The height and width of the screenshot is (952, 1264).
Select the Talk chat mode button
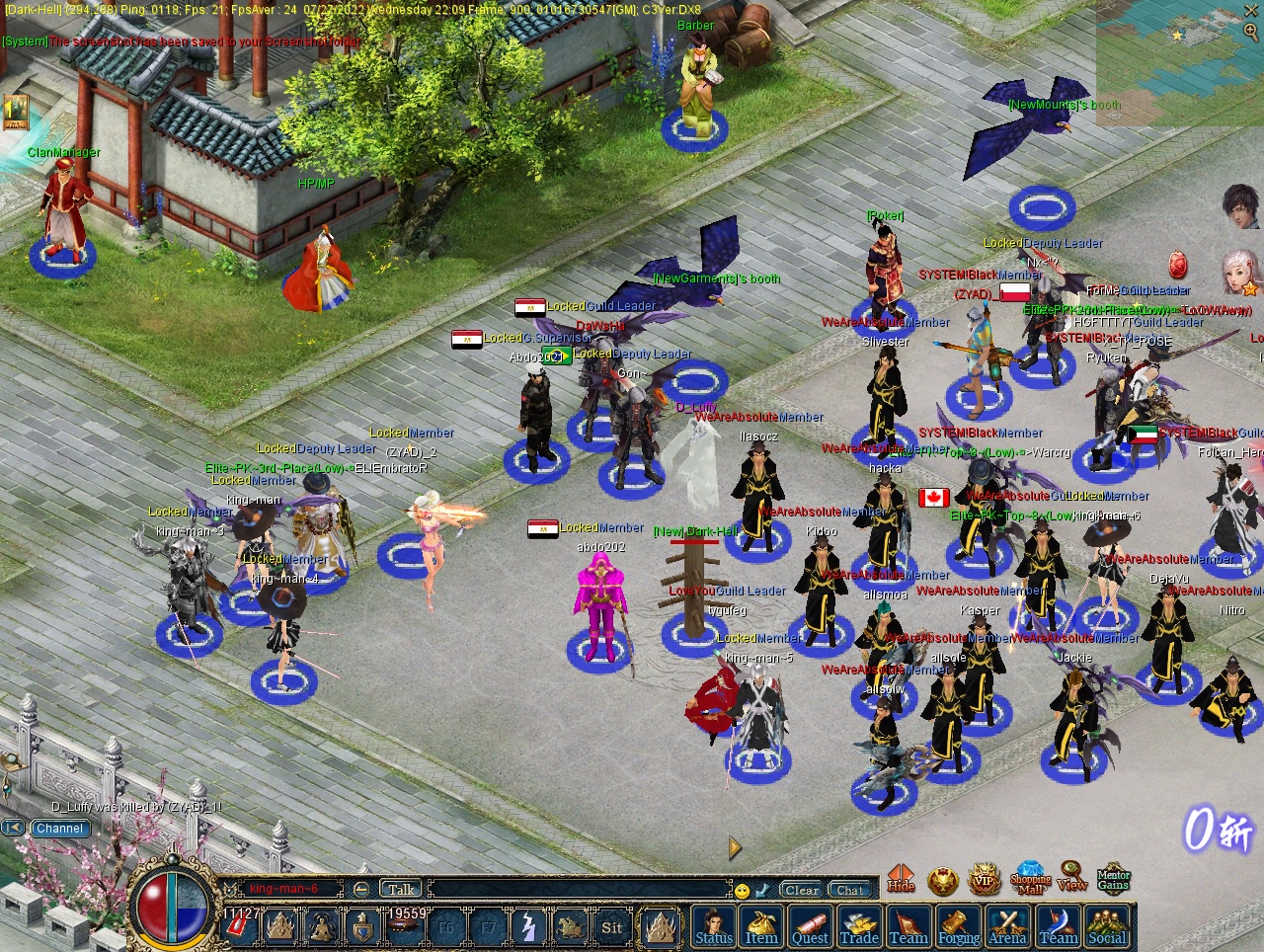coord(400,890)
